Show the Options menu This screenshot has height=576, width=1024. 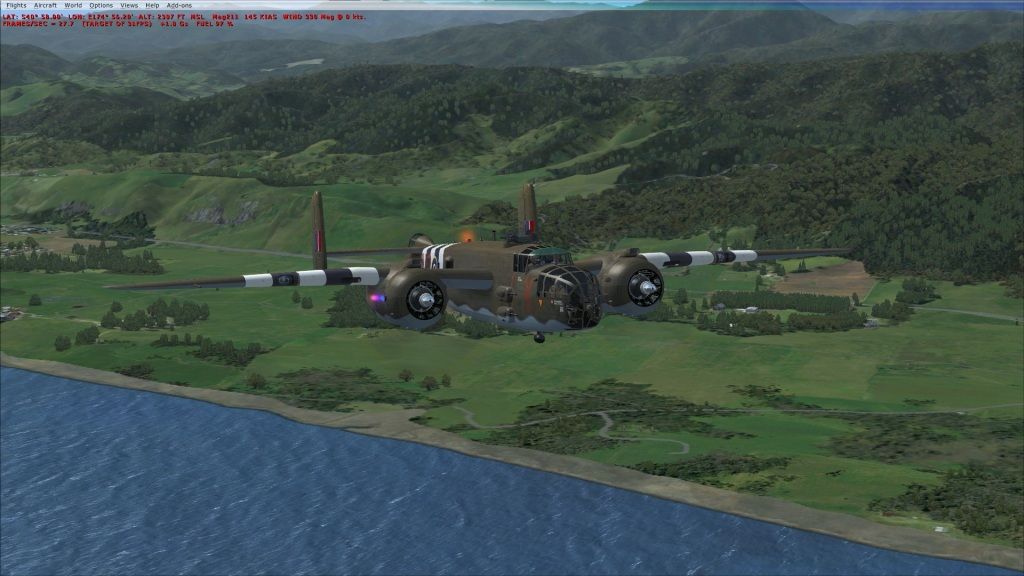(x=101, y=5)
